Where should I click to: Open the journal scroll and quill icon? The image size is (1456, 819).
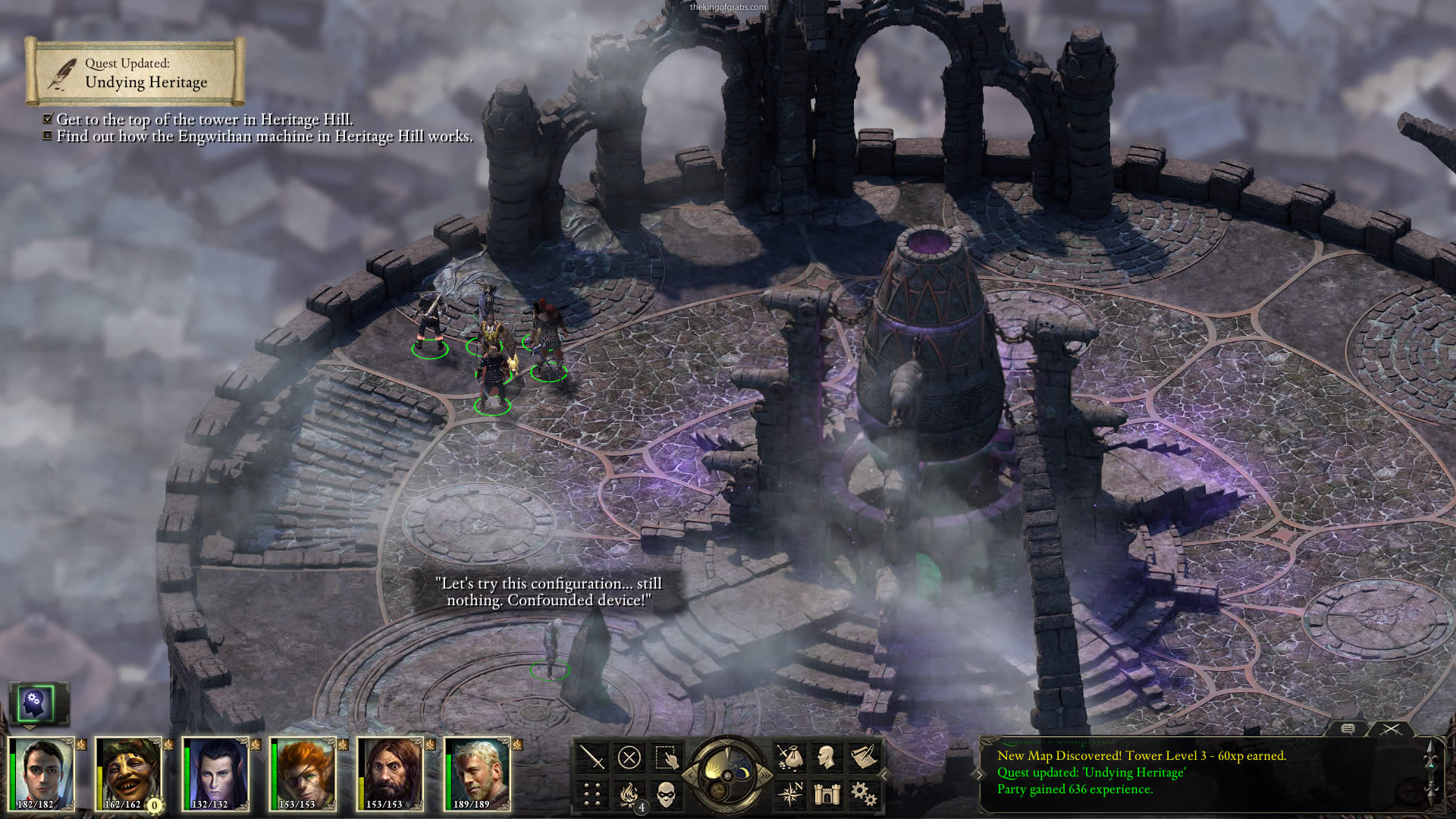click(x=863, y=757)
